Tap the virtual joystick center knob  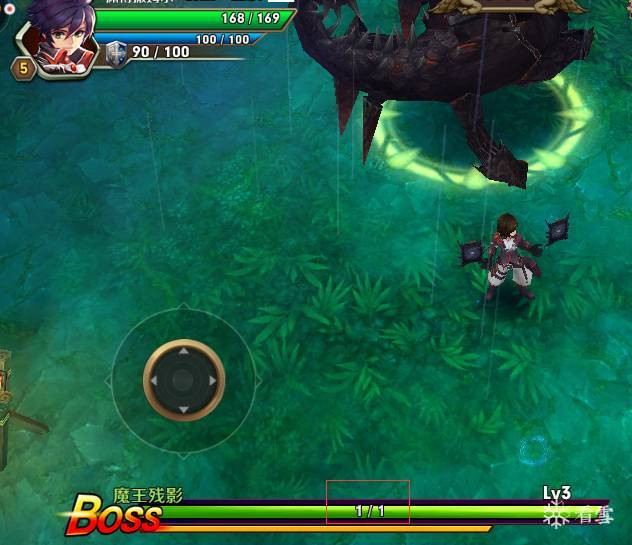183,380
